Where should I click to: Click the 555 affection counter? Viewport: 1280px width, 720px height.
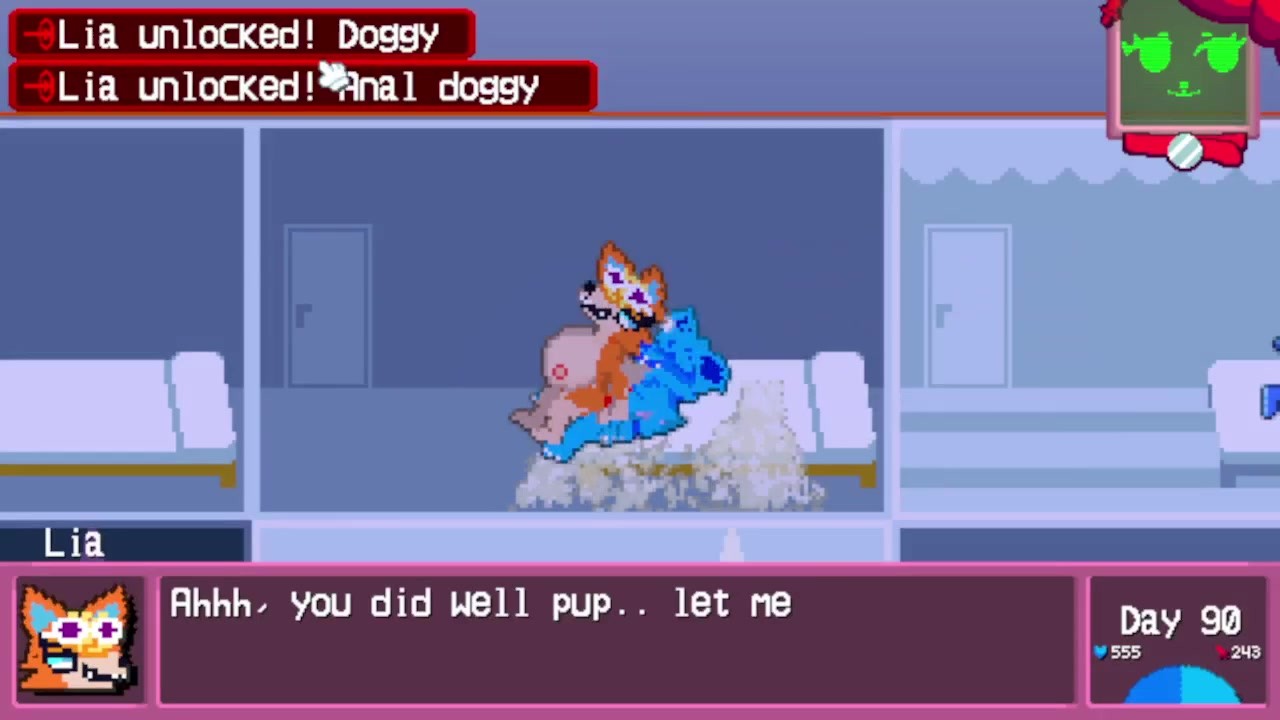[x=1127, y=652]
